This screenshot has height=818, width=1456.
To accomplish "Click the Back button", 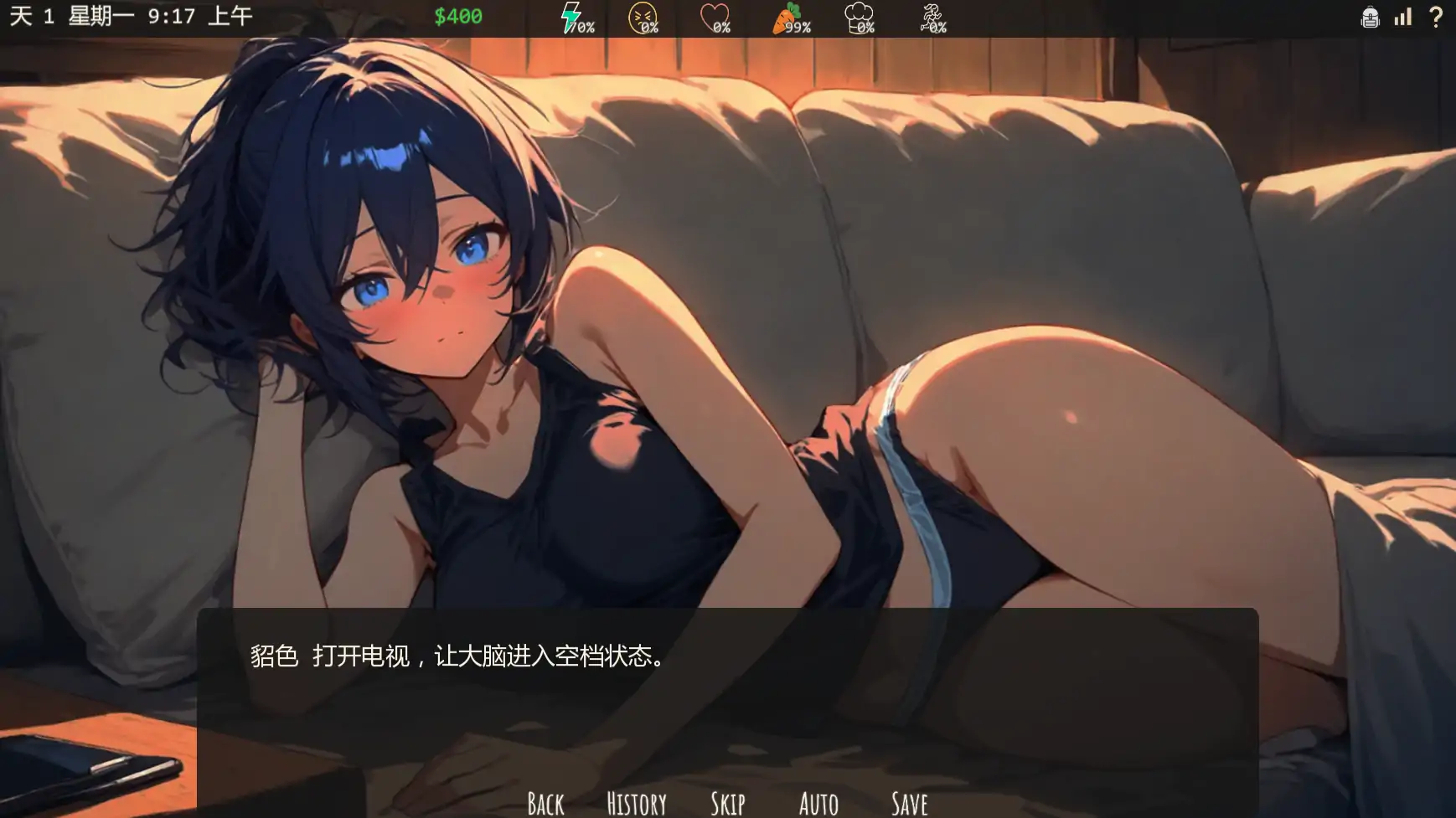I will pyautogui.click(x=545, y=802).
